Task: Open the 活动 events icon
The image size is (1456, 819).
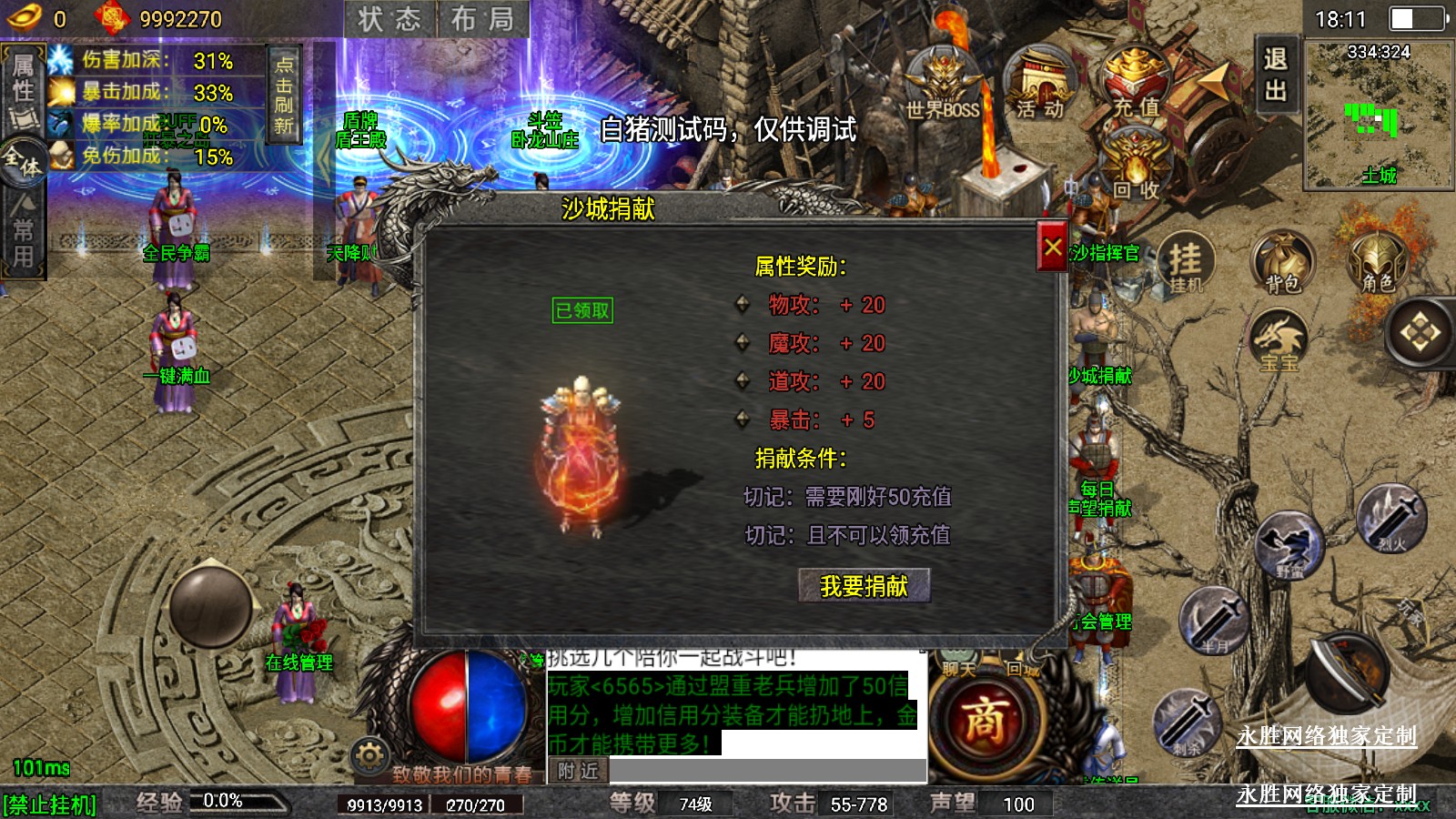Action: pos(1040,84)
